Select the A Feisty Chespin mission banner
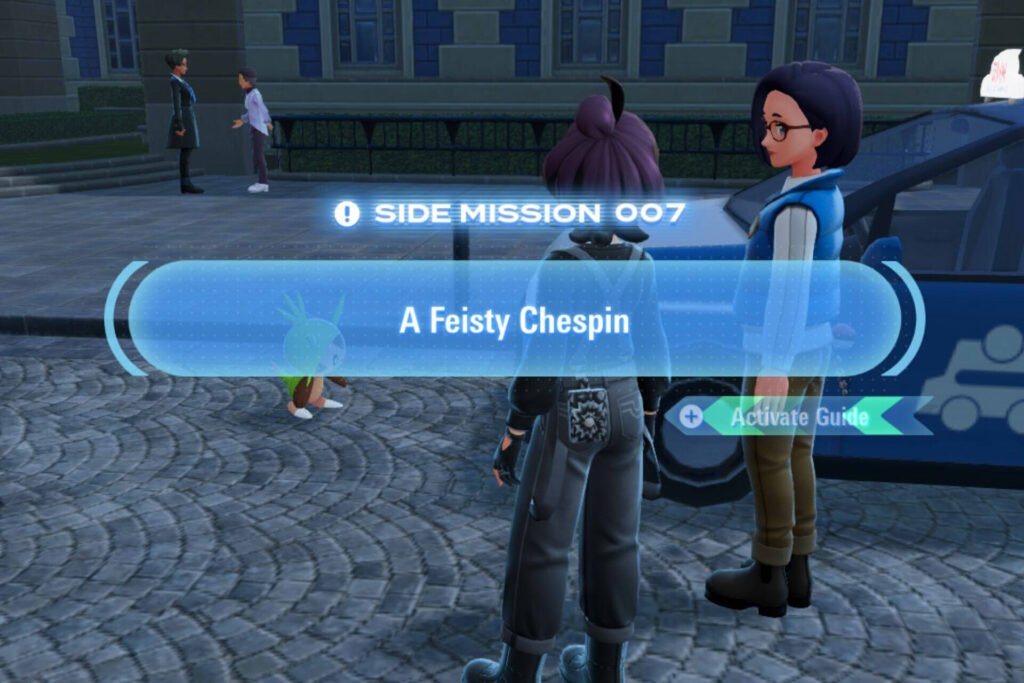The height and width of the screenshot is (683, 1024). coord(514,320)
